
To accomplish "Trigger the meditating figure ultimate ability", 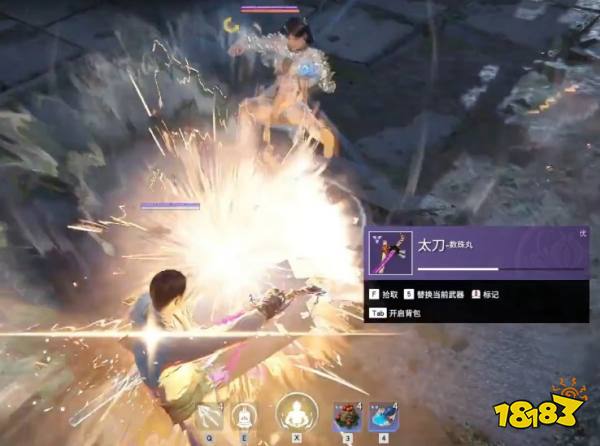I will click(x=296, y=413).
